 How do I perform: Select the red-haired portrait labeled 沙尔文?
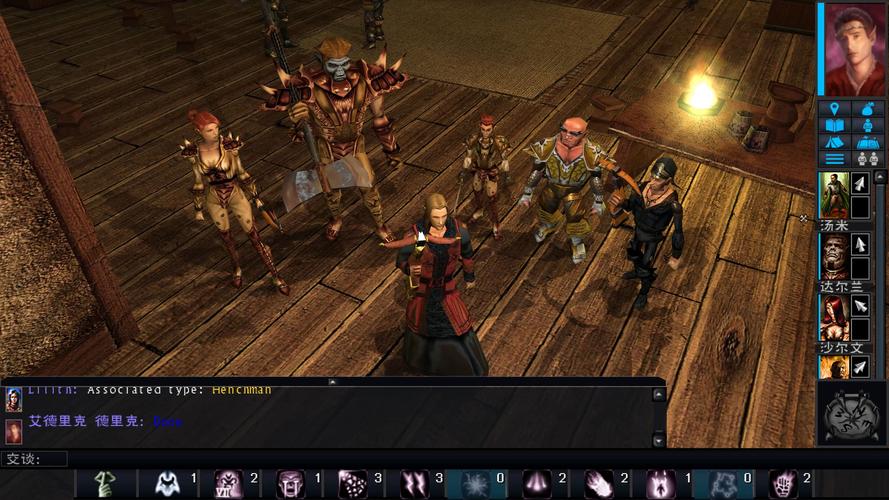[x=834, y=318]
